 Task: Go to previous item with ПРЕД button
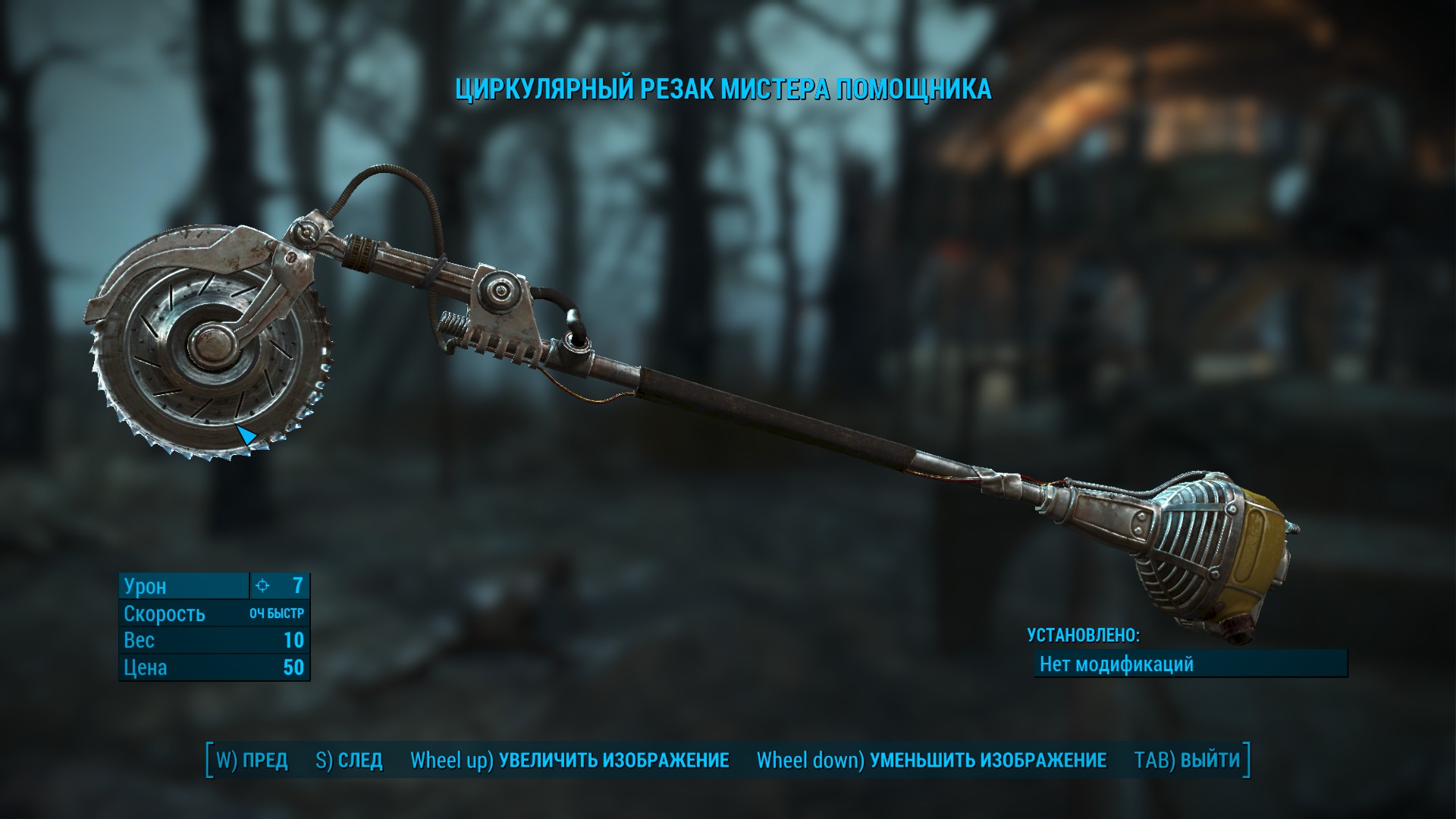pyautogui.click(x=253, y=760)
